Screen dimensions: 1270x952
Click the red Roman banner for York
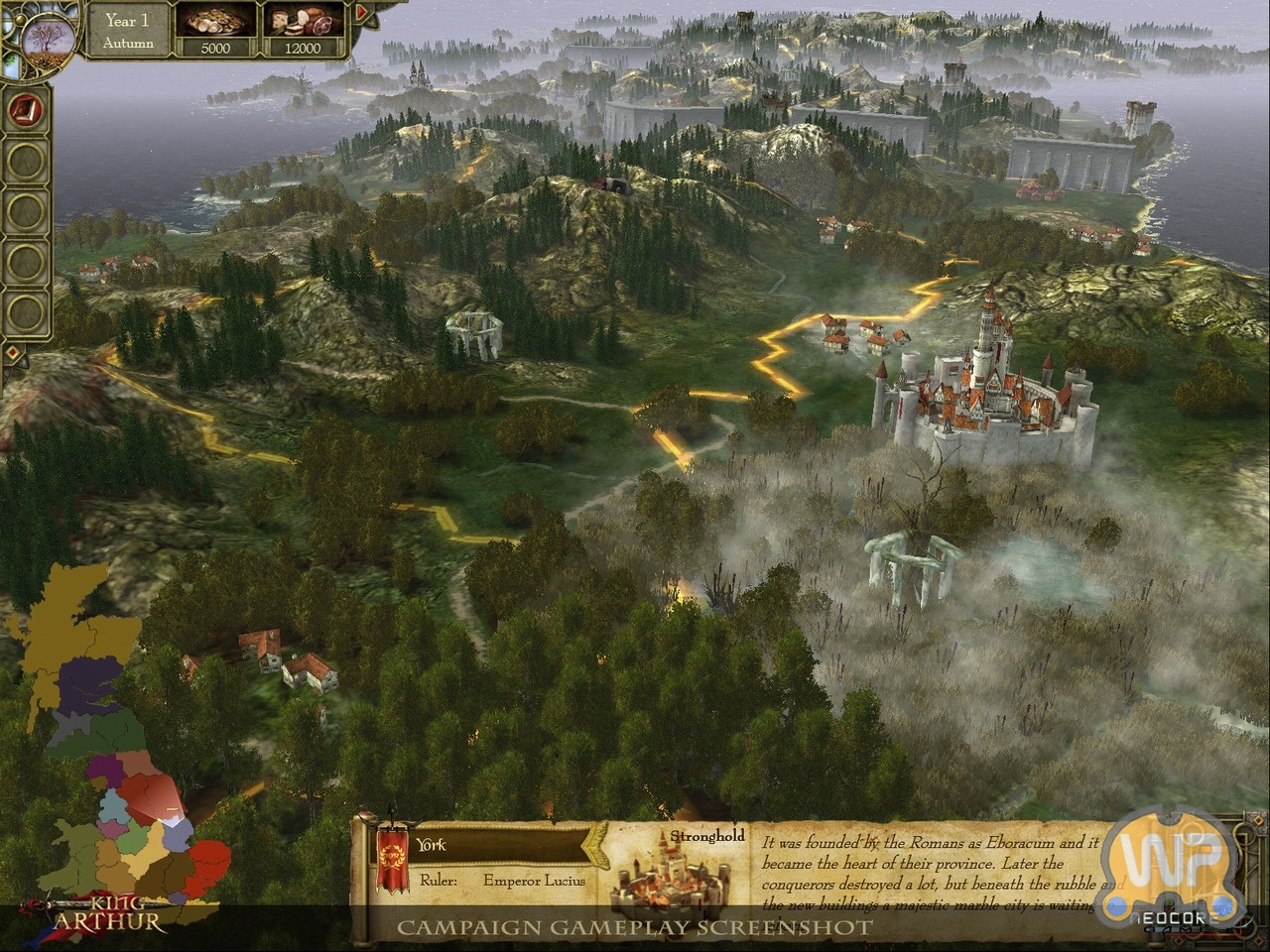[x=392, y=859]
